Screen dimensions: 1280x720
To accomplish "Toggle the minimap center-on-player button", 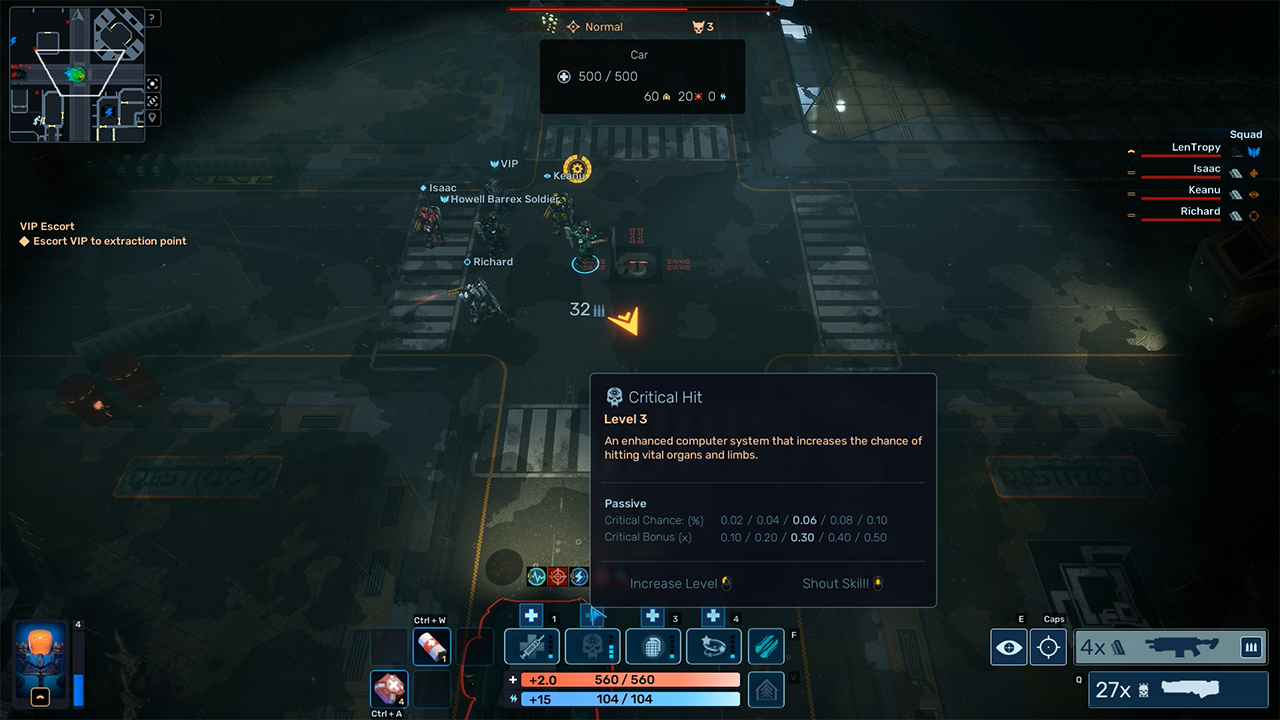I will 152,84.
